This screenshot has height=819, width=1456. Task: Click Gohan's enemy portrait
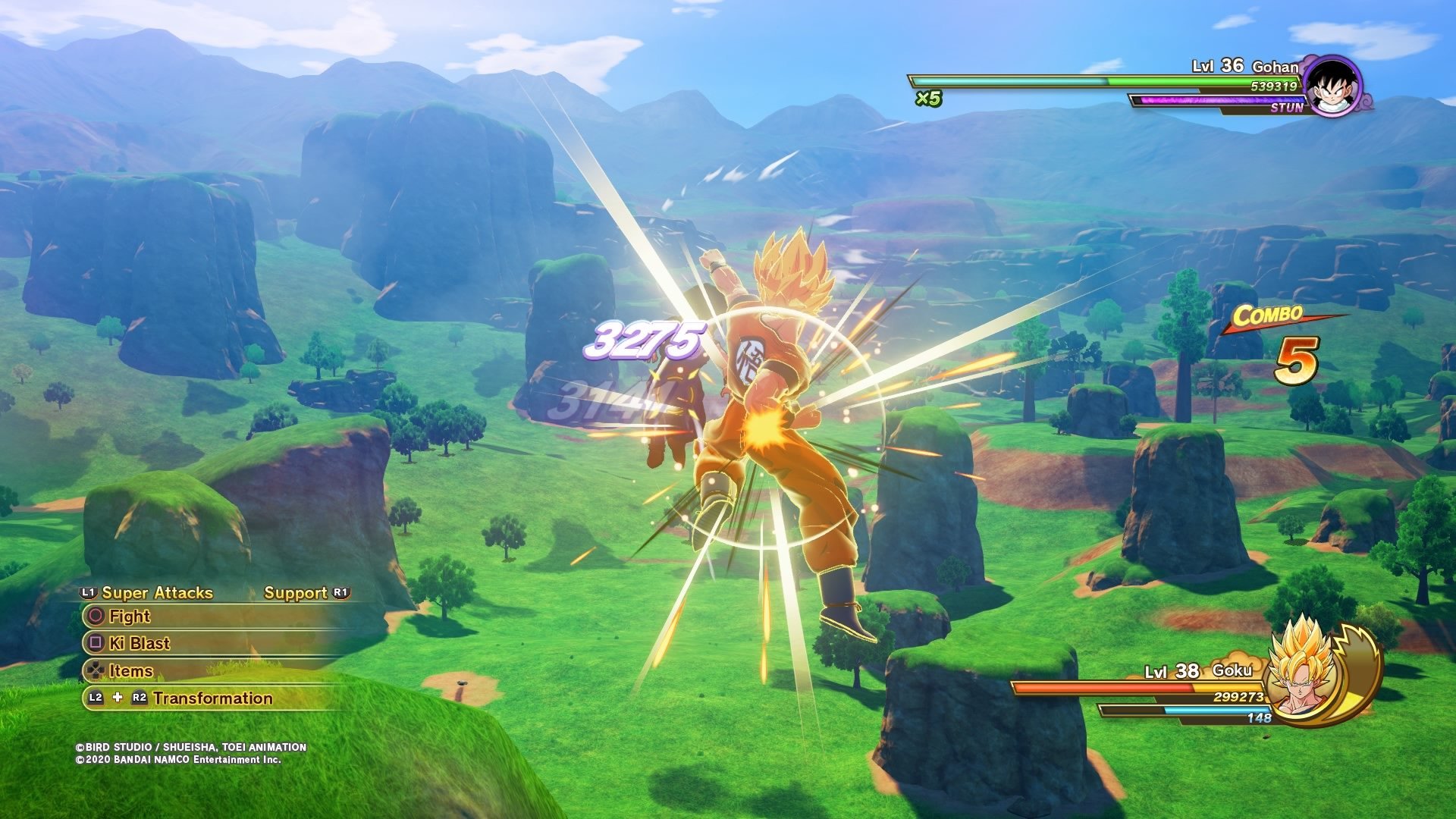[1332, 85]
